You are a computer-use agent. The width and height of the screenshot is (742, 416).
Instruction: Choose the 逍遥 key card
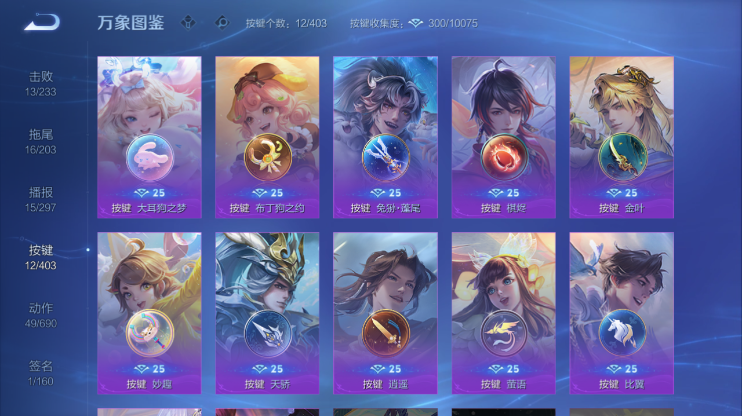[385, 313]
